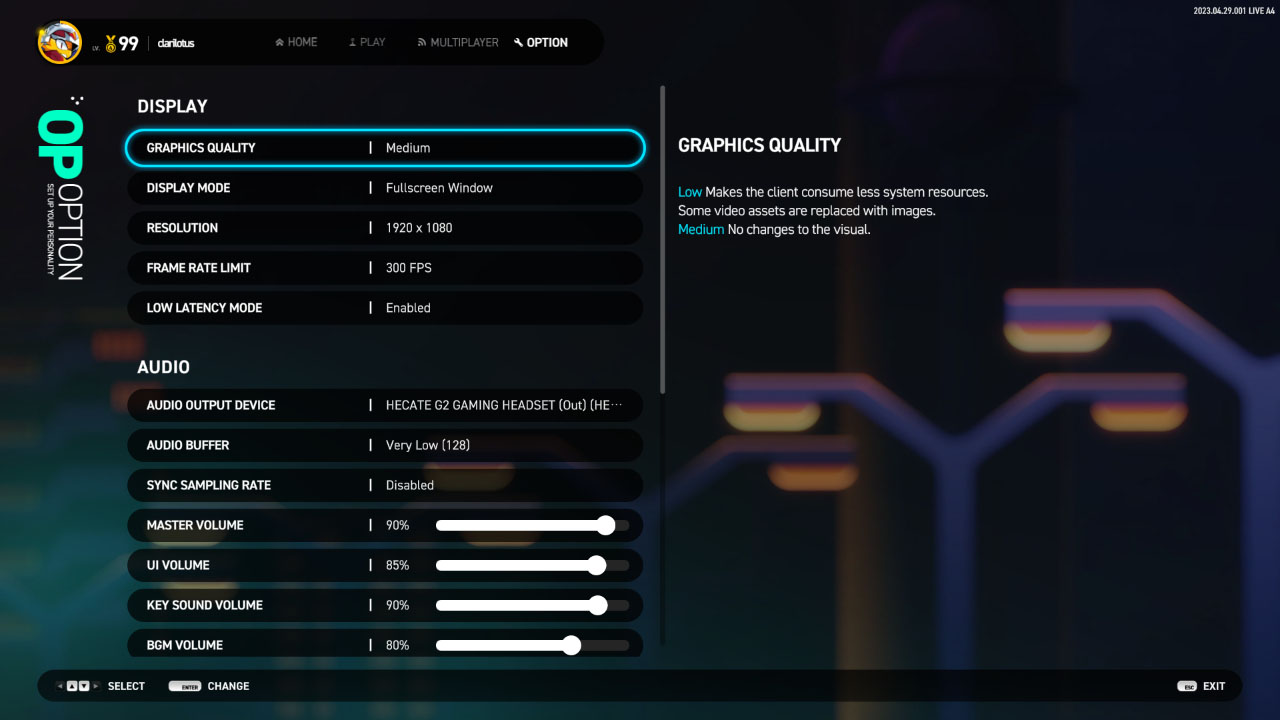Select the Display Mode row

pyautogui.click(x=385, y=188)
